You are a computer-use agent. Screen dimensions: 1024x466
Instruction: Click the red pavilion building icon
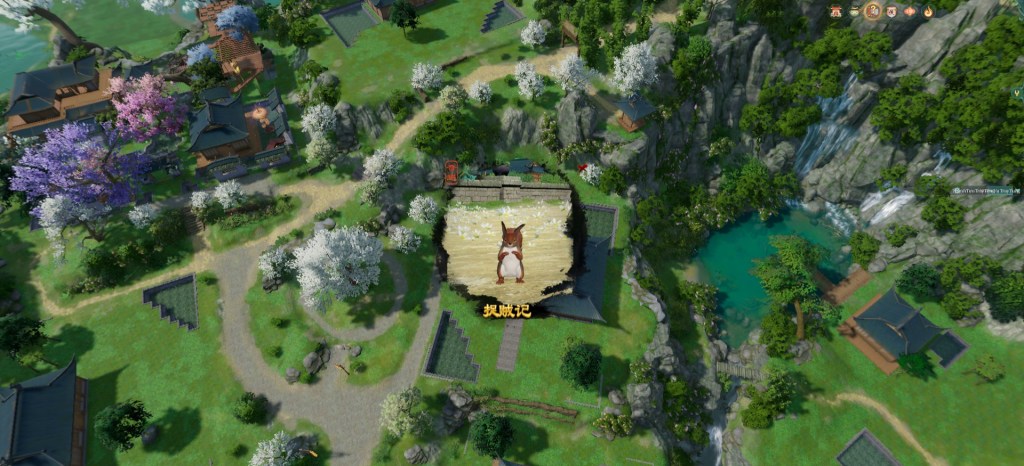pos(836,11)
